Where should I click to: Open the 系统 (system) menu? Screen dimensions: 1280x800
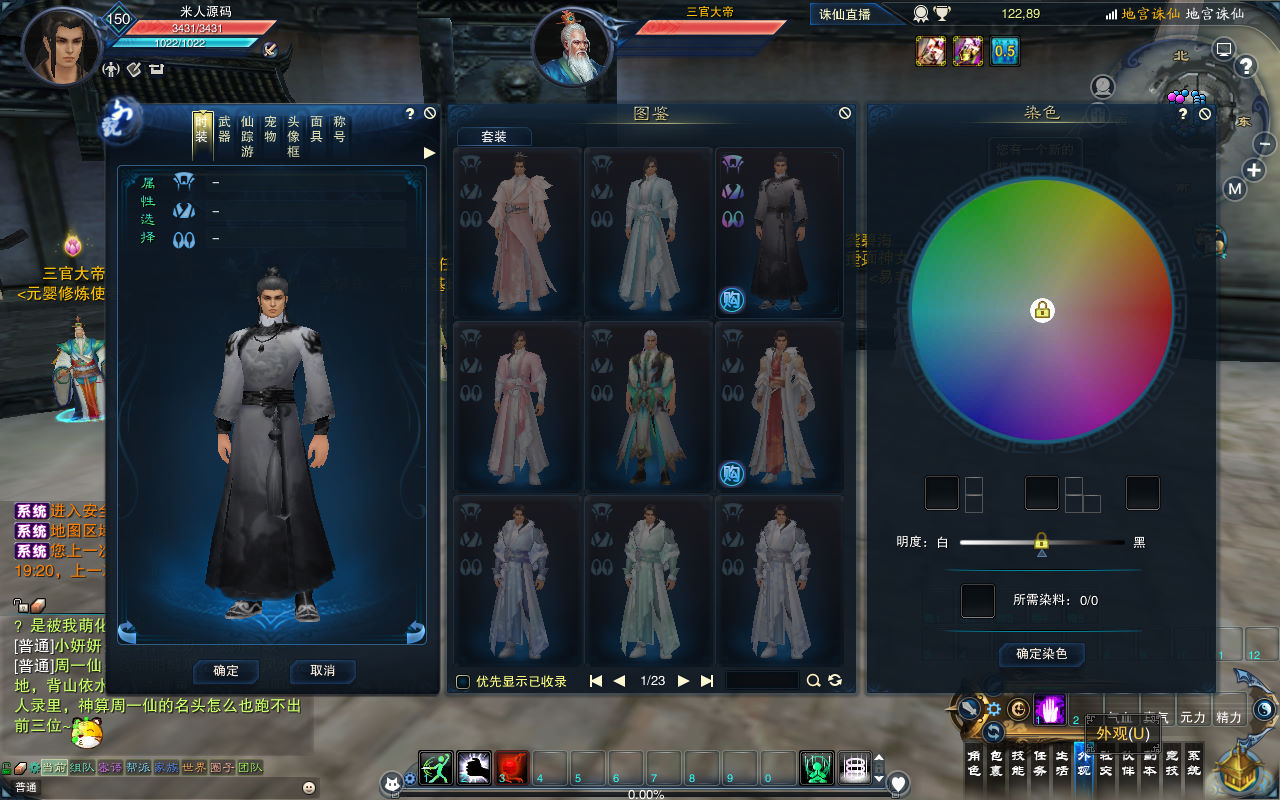click(1194, 763)
